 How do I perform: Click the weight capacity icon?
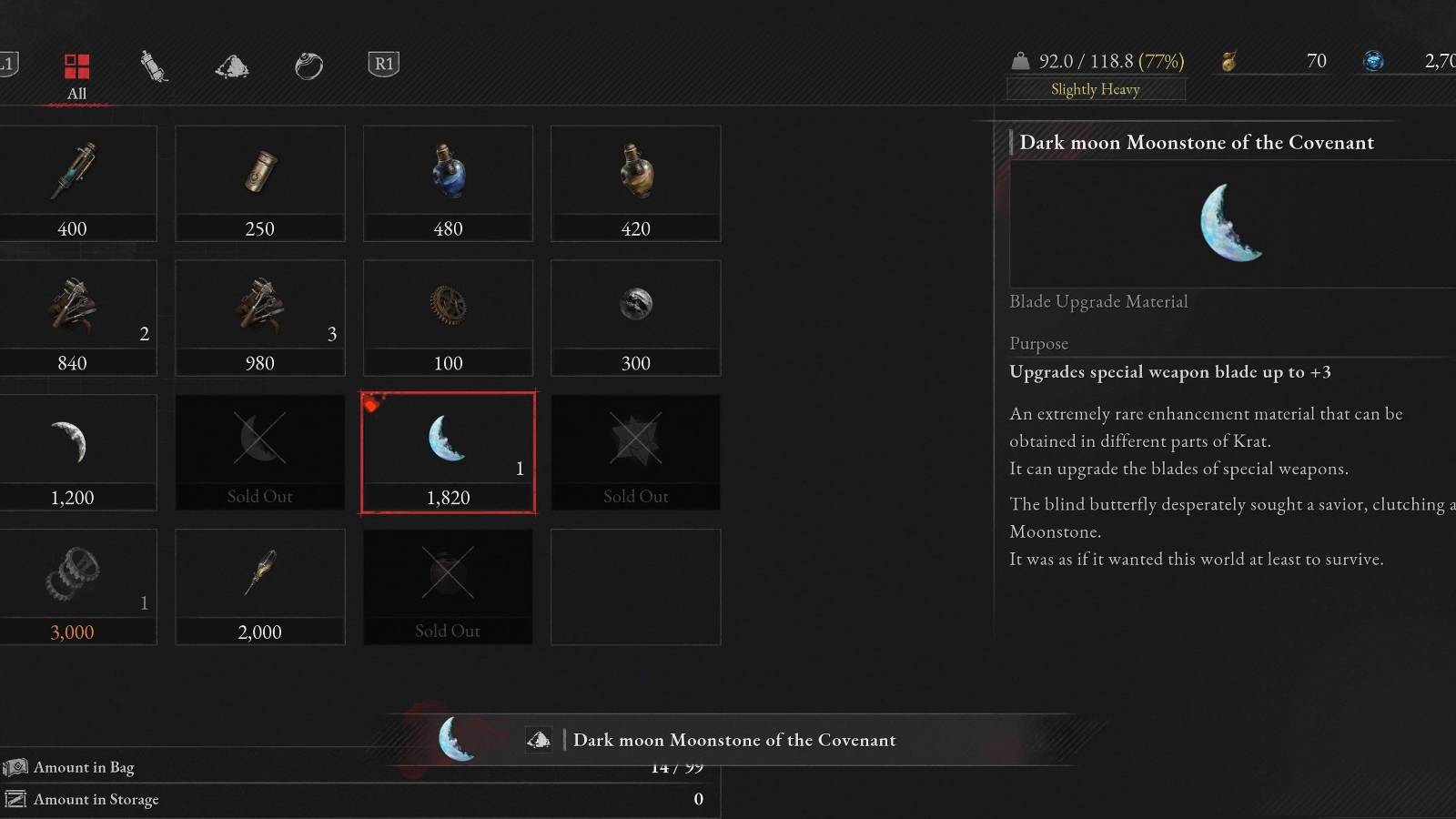pos(1021,61)
